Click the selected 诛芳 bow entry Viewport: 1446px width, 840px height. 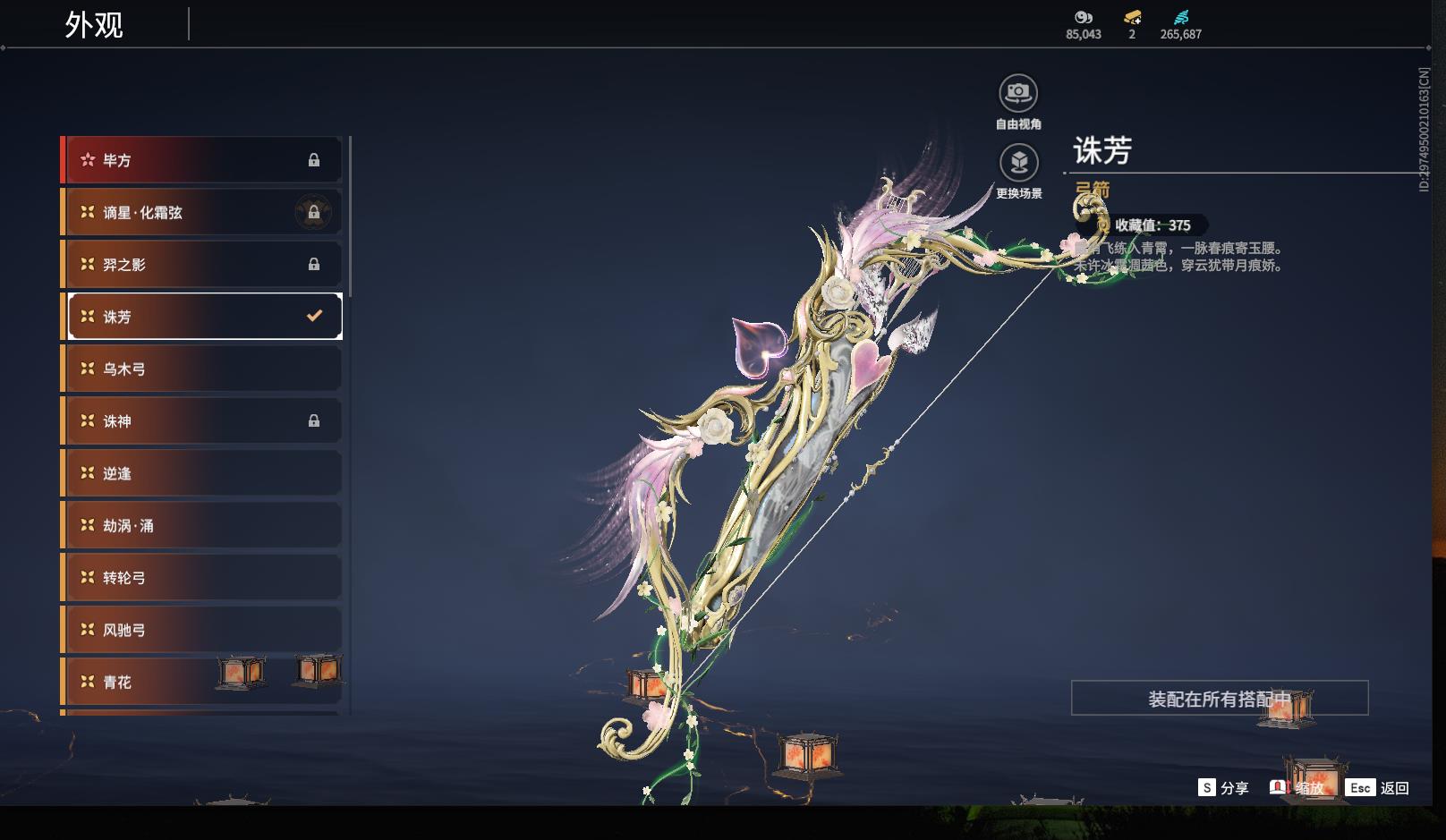coord(202,317)
